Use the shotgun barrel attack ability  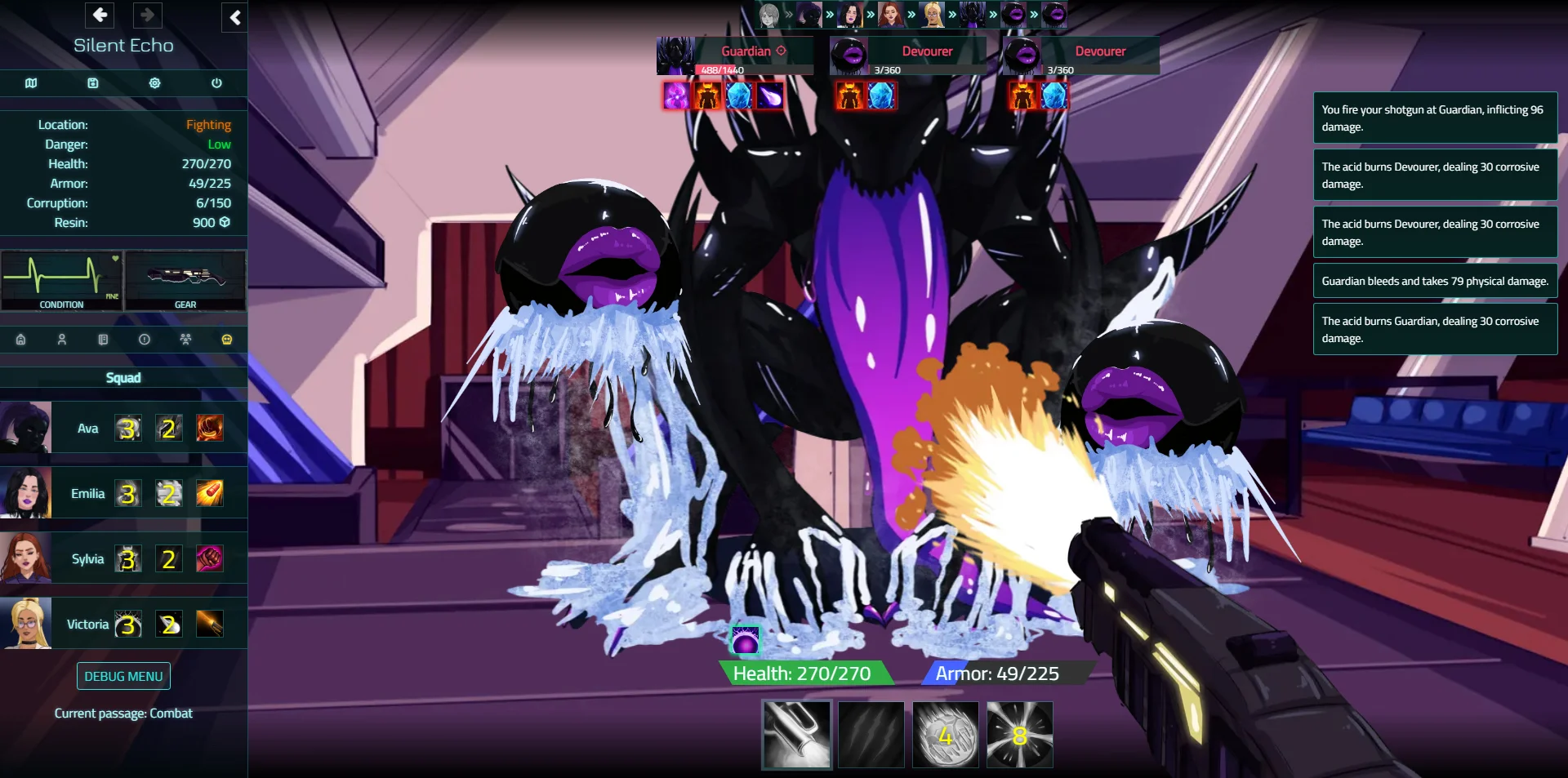pos(797,735)
